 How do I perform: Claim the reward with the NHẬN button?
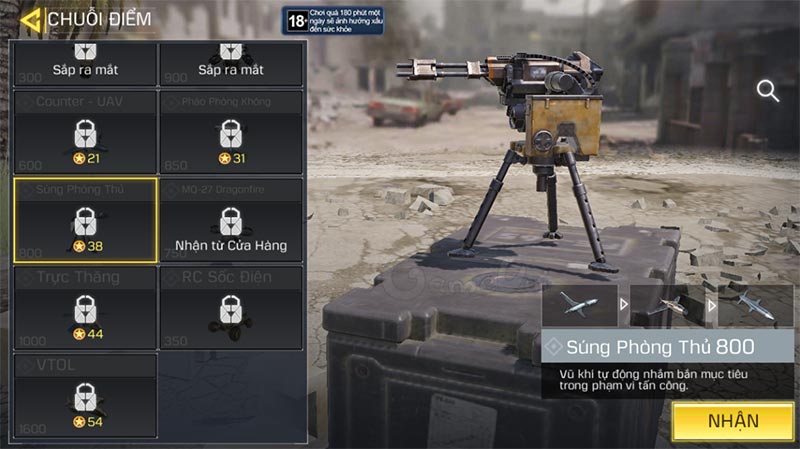(733, 421)
